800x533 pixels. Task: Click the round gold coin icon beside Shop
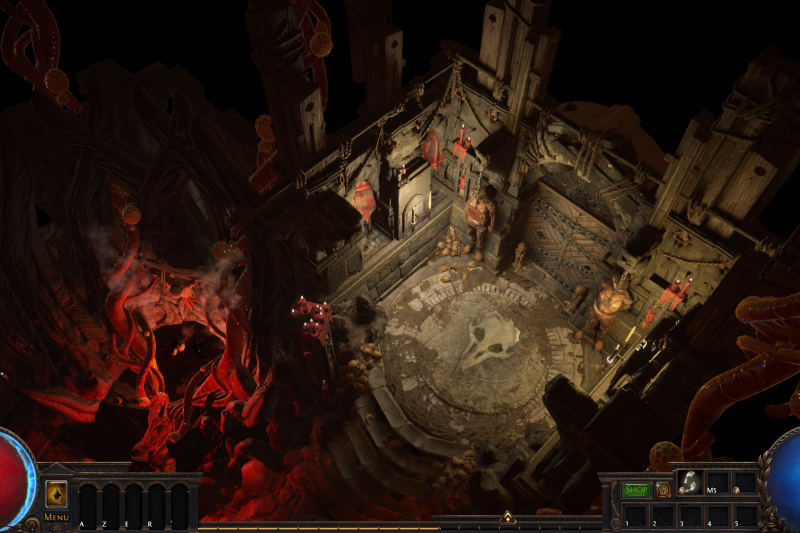pos(663,490)
